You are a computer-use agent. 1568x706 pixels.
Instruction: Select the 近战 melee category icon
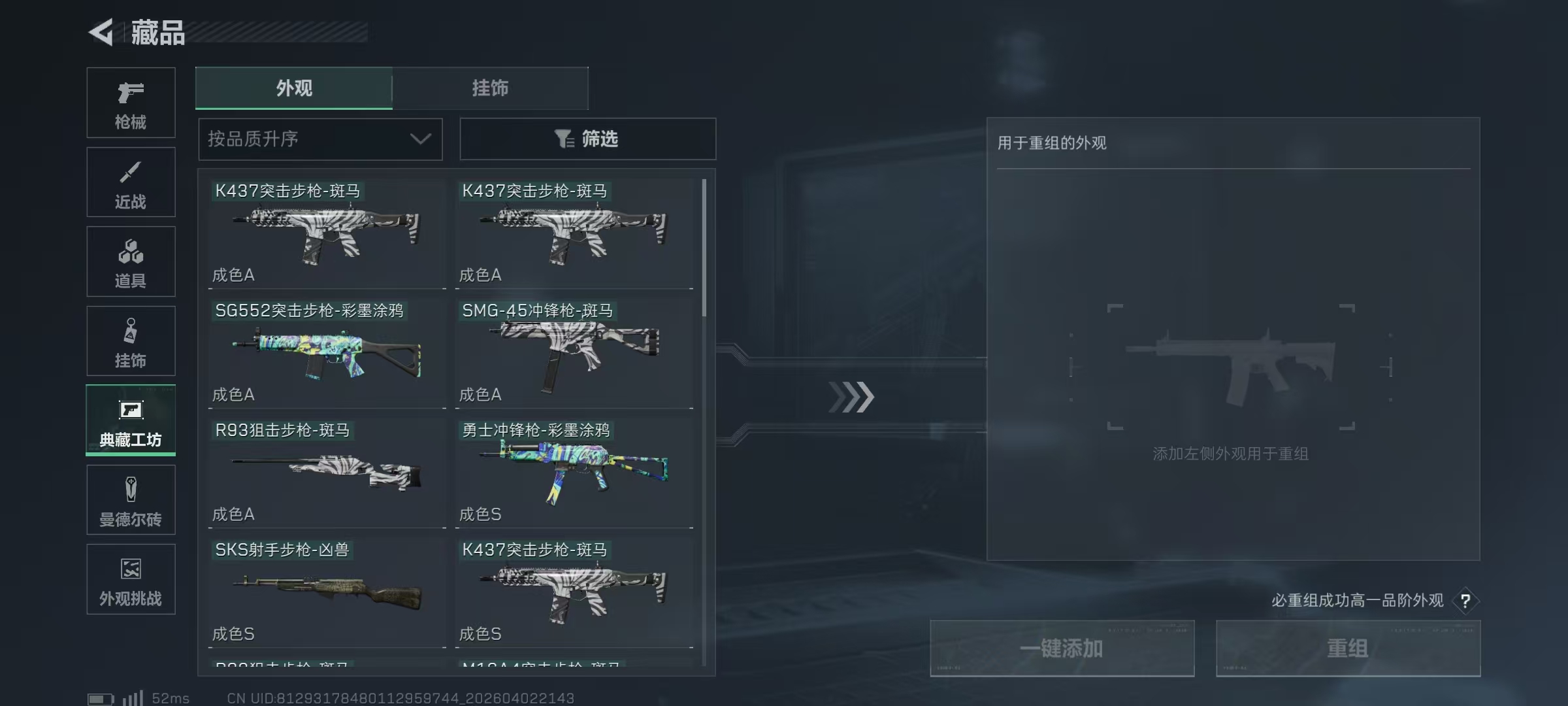coord(131,181)
